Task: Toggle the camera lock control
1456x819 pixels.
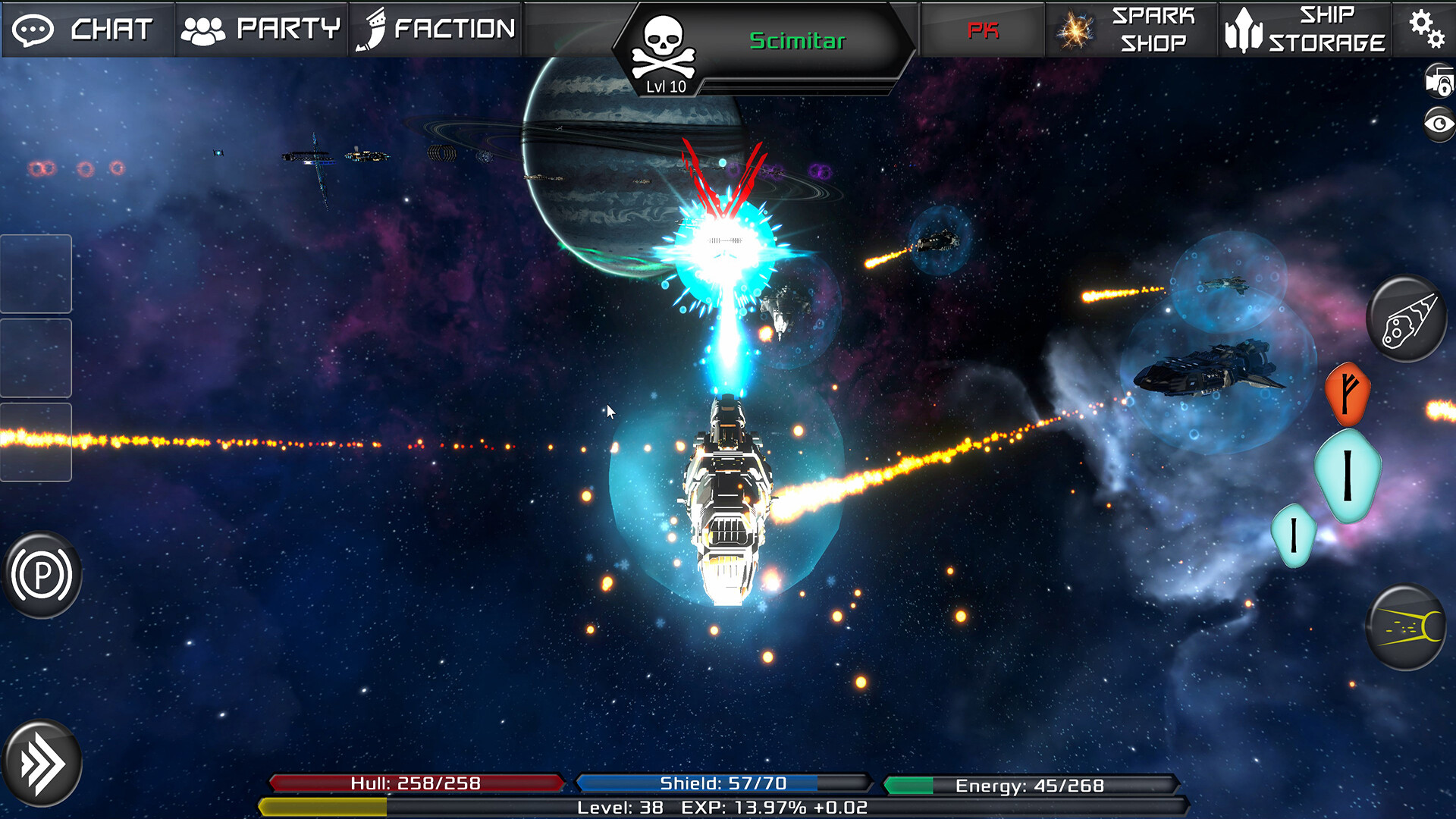Action: pyautogui.click(x=1438, y=83)
